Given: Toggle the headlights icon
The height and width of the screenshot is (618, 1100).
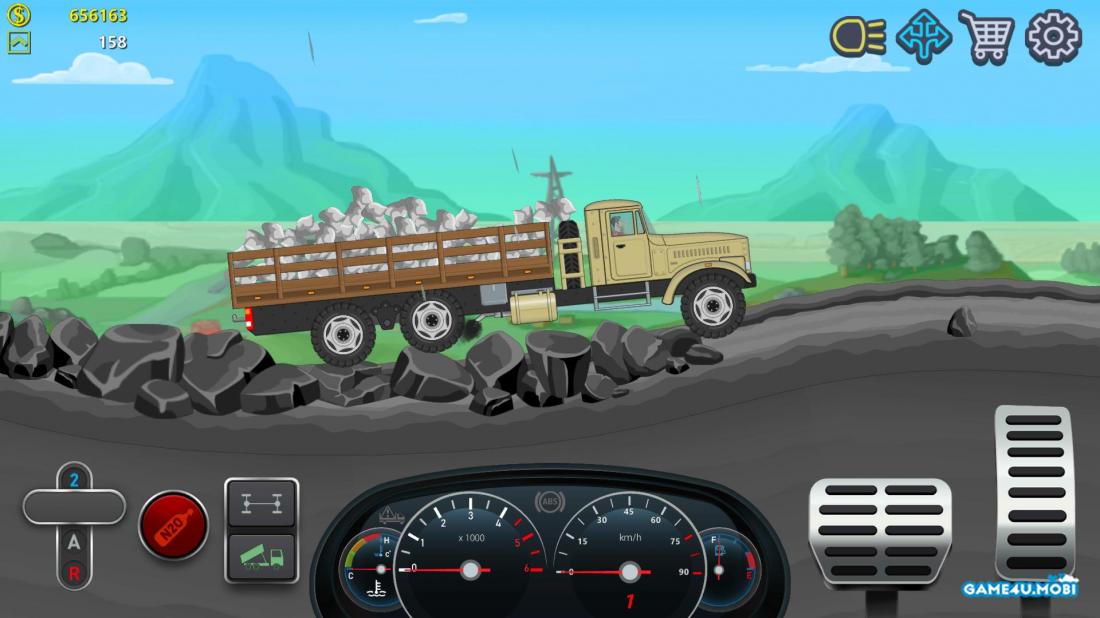Looking at the screenshot, I should coord(858,37).
